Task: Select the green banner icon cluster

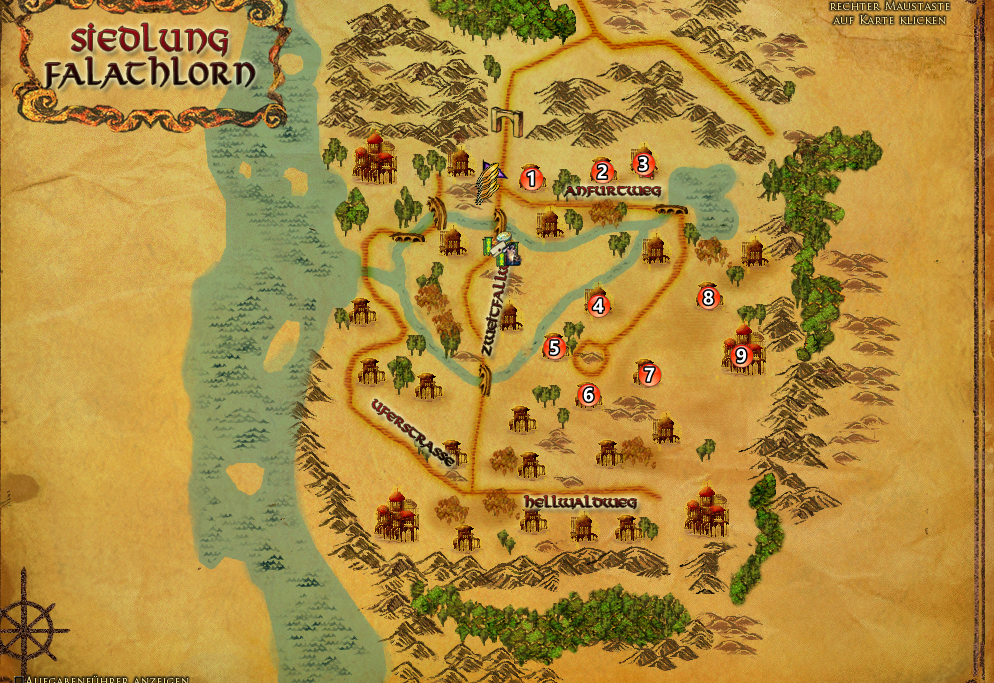Action: pos(498,246)
